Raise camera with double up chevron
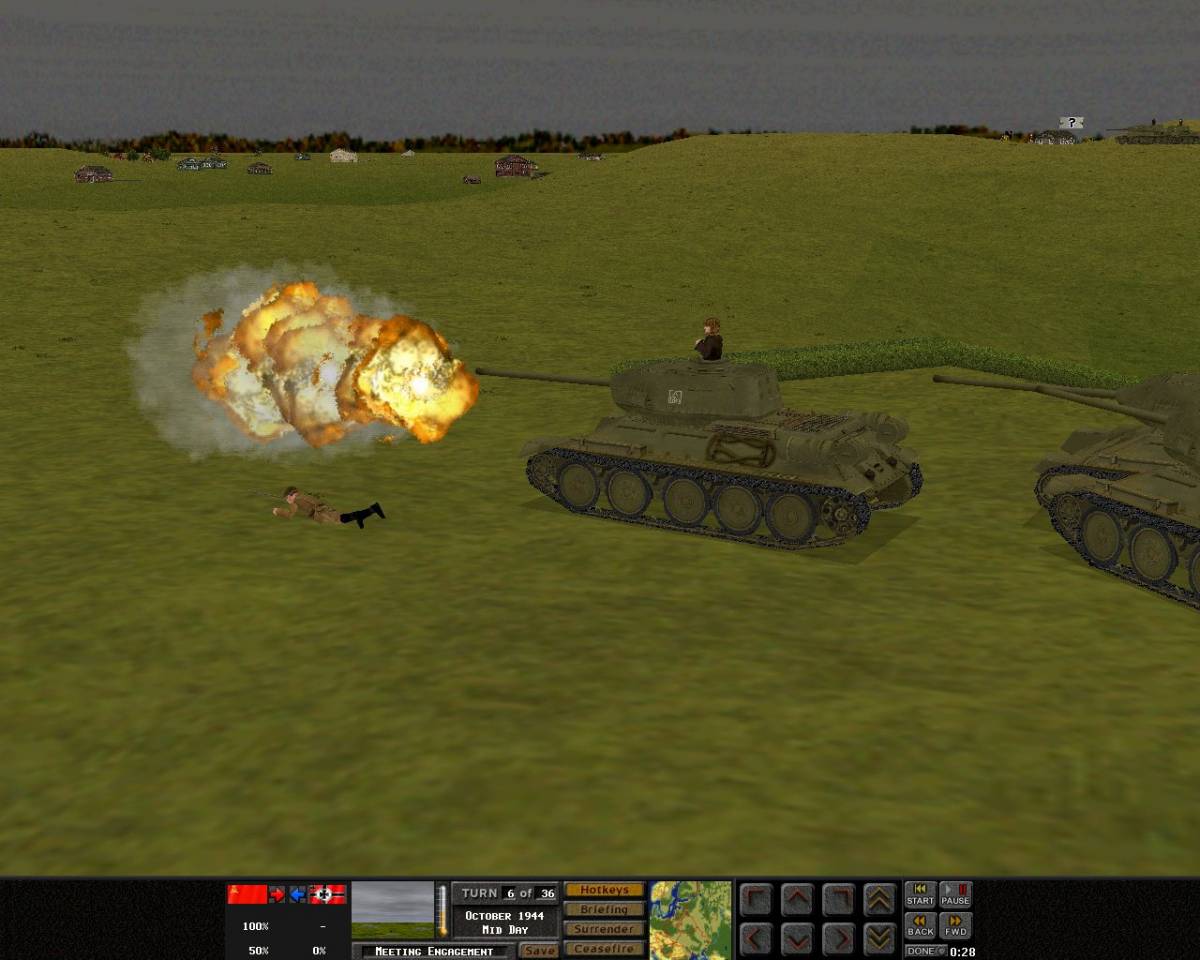This screenshot has height=960, width=1200. tap(880, 899)
